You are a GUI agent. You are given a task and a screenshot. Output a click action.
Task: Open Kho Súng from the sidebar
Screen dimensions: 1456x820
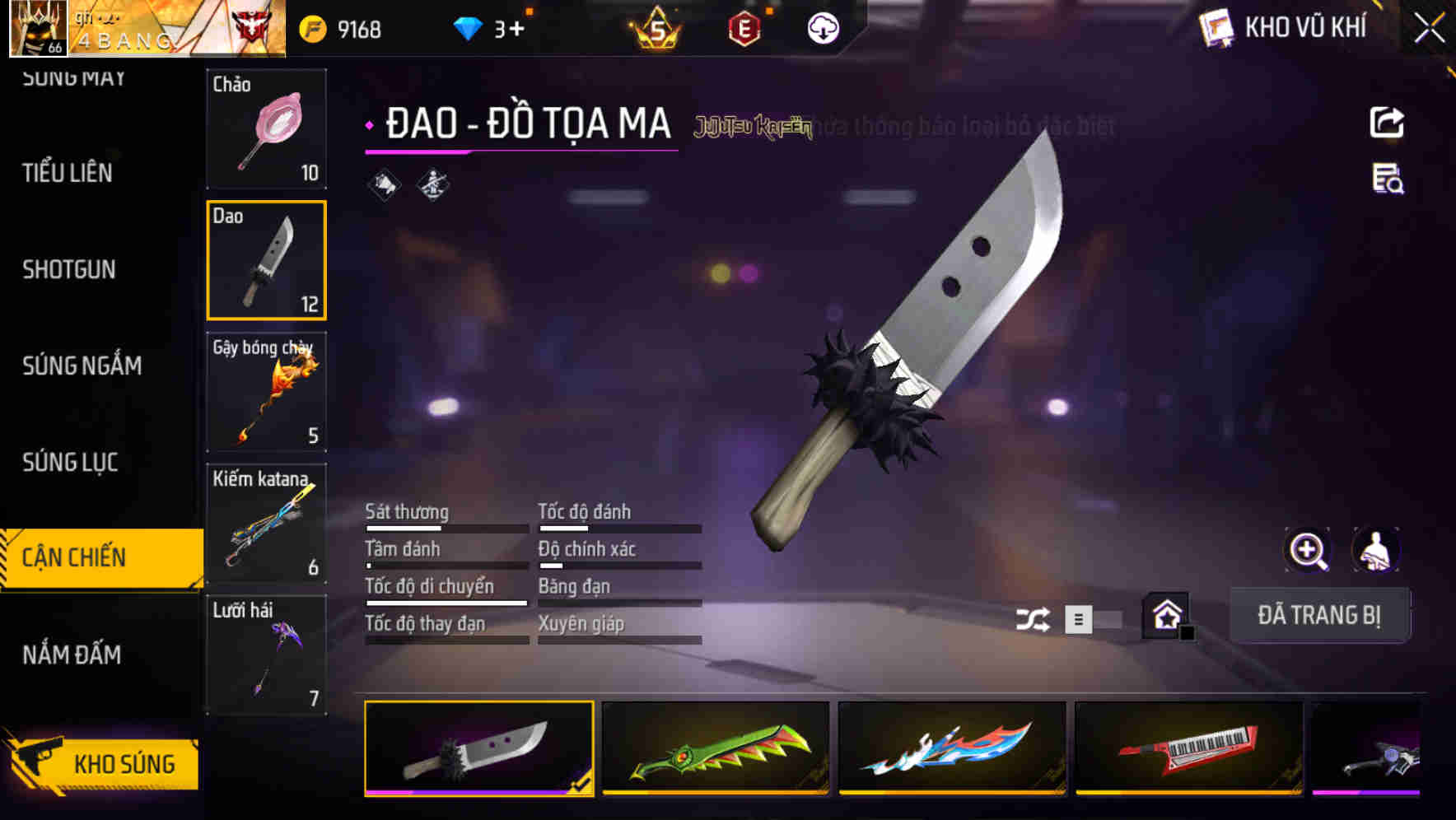click(122, 763)
